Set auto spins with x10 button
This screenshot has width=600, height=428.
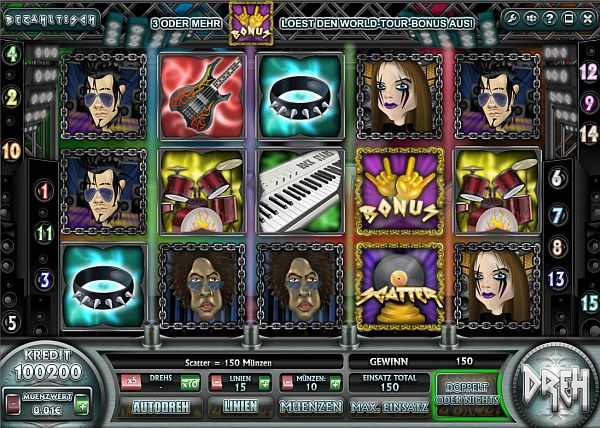188,381
